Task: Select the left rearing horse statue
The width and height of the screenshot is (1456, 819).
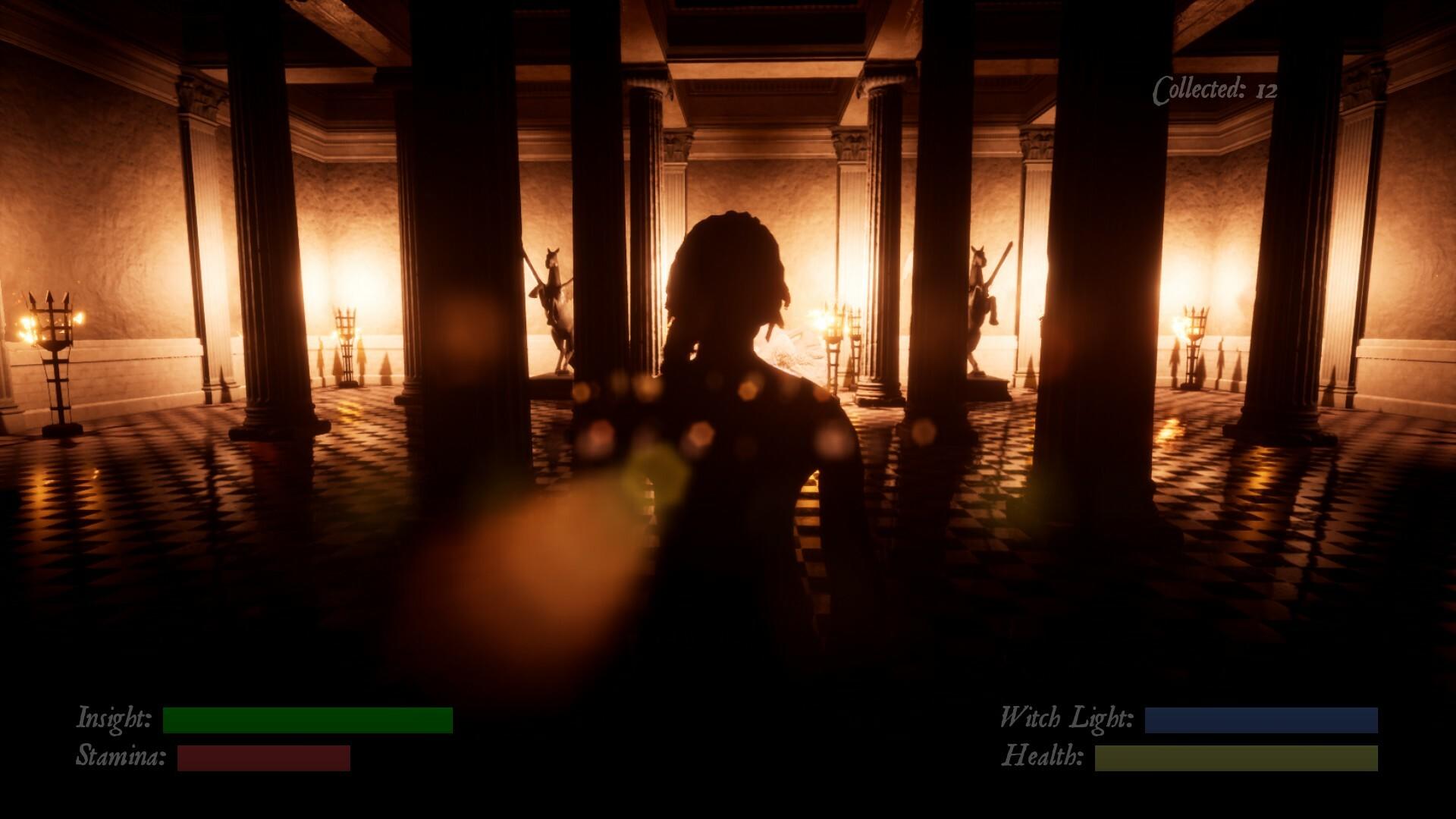Action: 554,303
